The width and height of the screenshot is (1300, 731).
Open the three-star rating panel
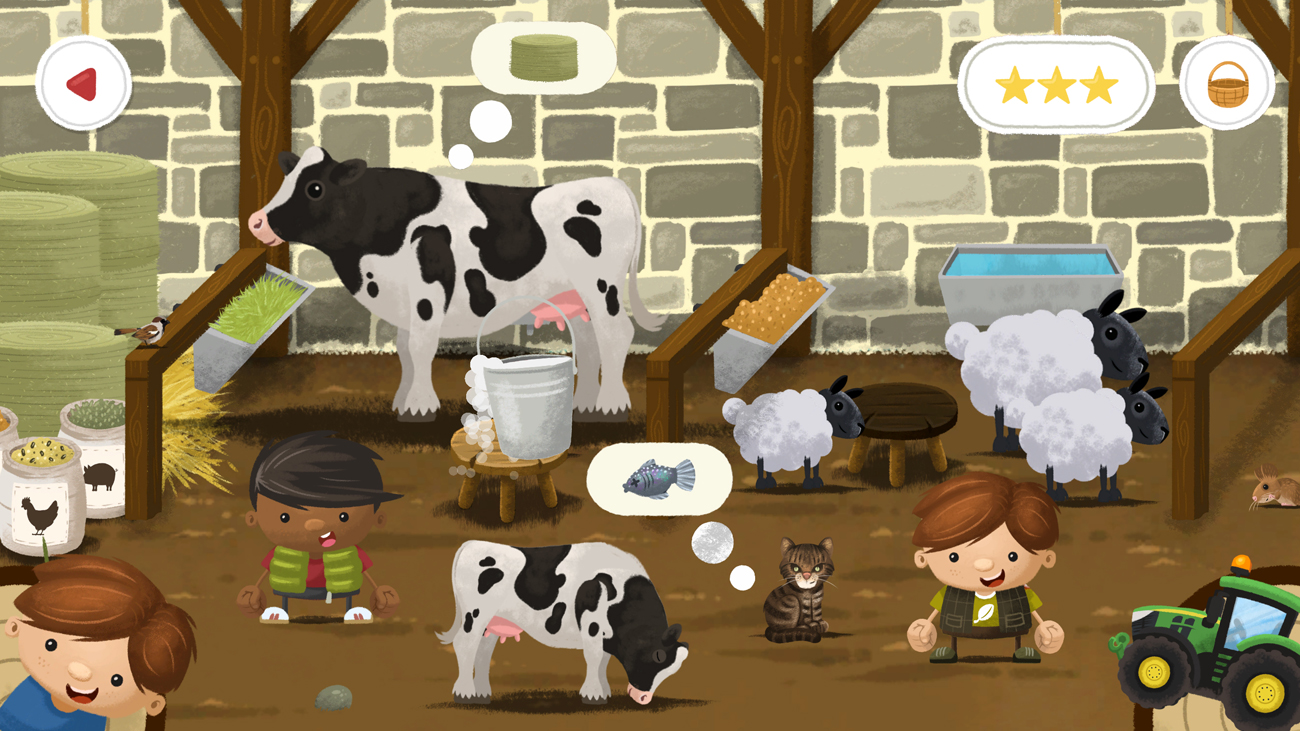coord(1055,85)
